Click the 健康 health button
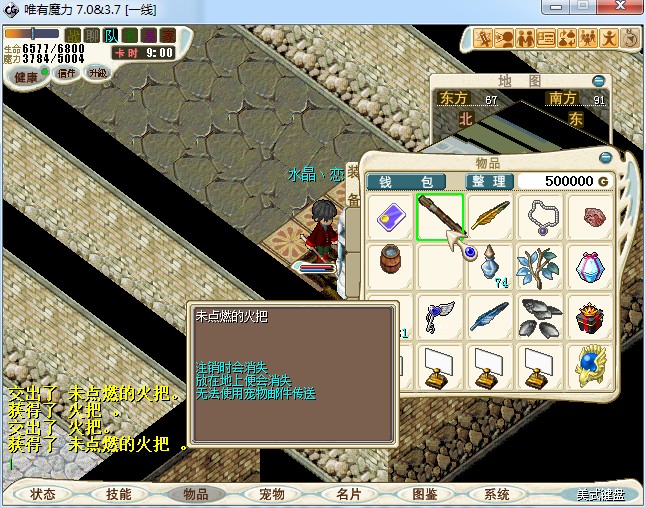Image resolution: width=646 pixels, height=508 pixels. point(27,77)
